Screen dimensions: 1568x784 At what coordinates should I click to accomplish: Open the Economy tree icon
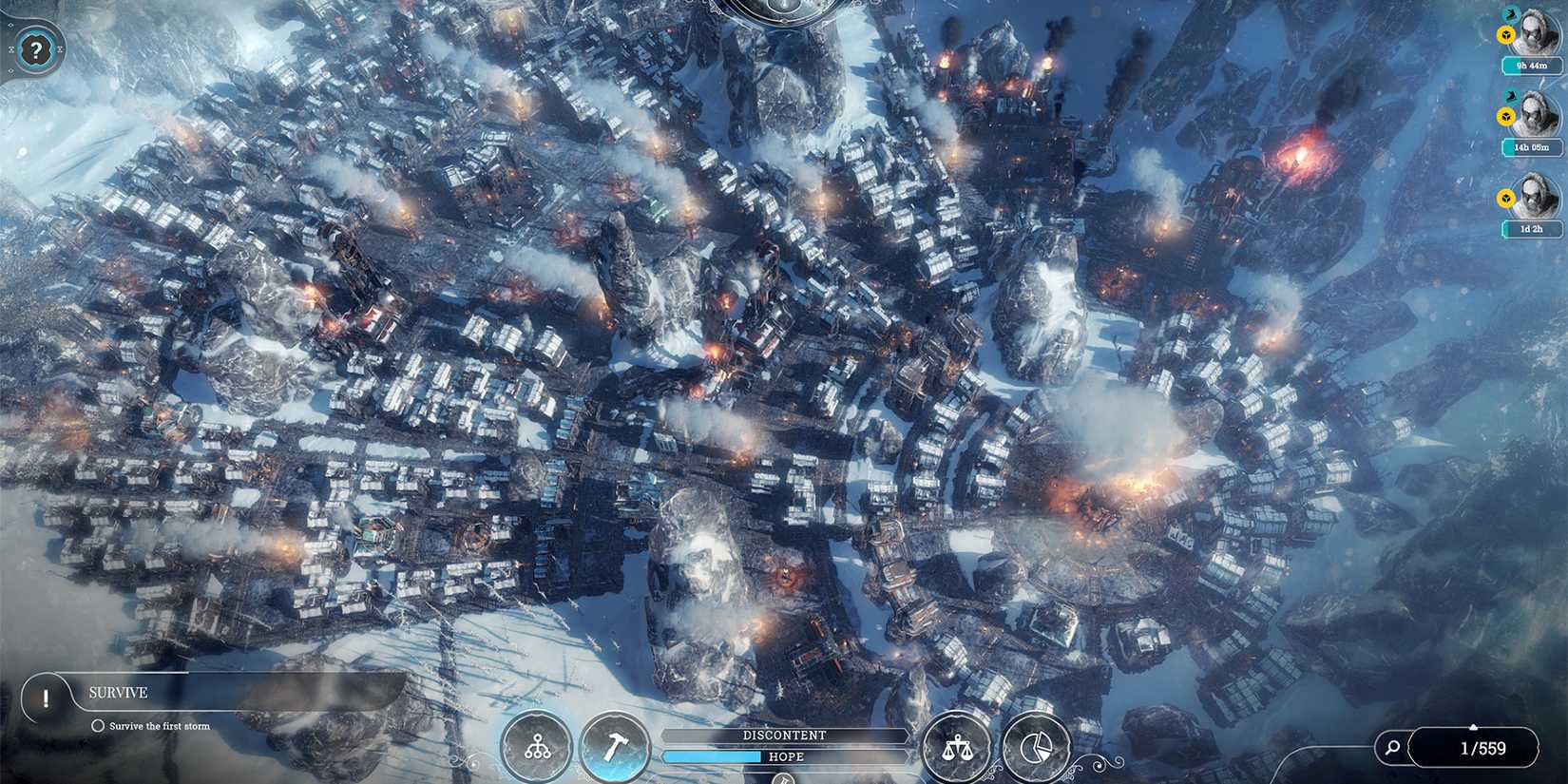[x=535, y=748]
